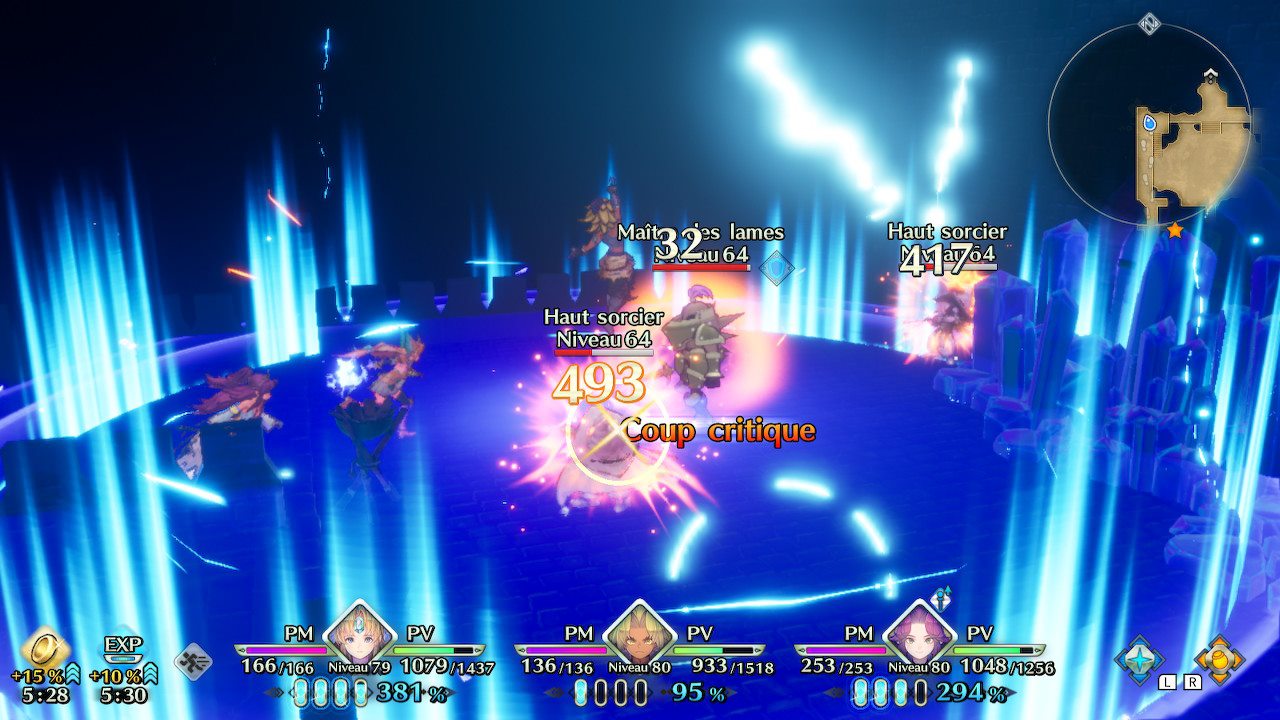The image size is (1280, 720).
Task: Open the circular minimap
Action: (1149, 122)
